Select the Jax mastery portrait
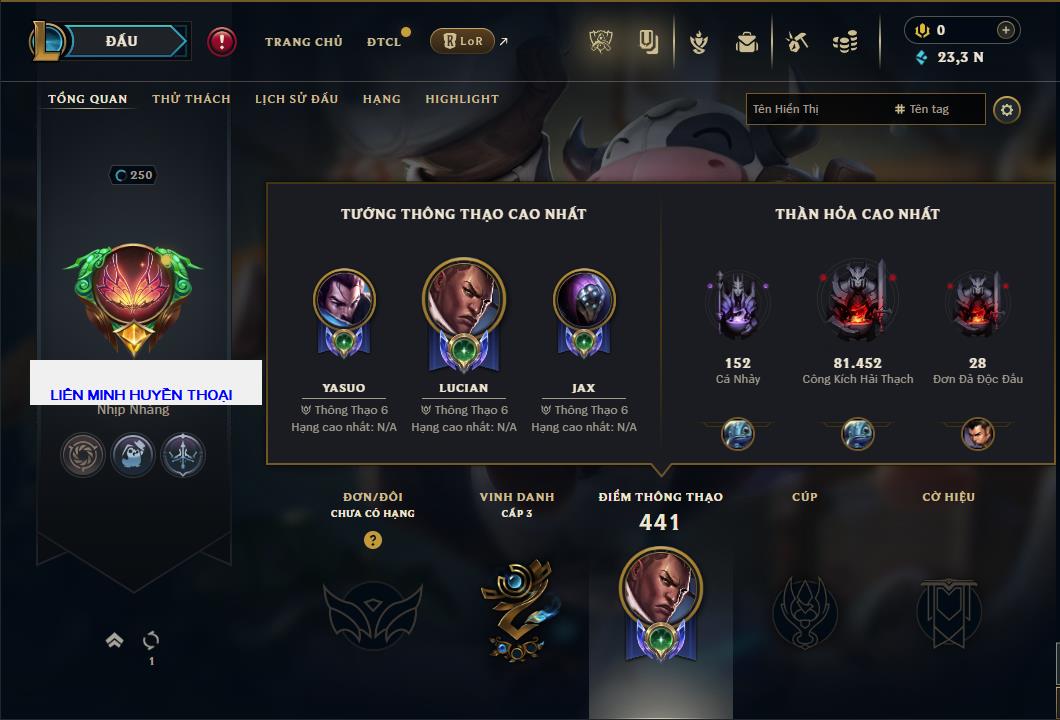 [x=584, y=300]
